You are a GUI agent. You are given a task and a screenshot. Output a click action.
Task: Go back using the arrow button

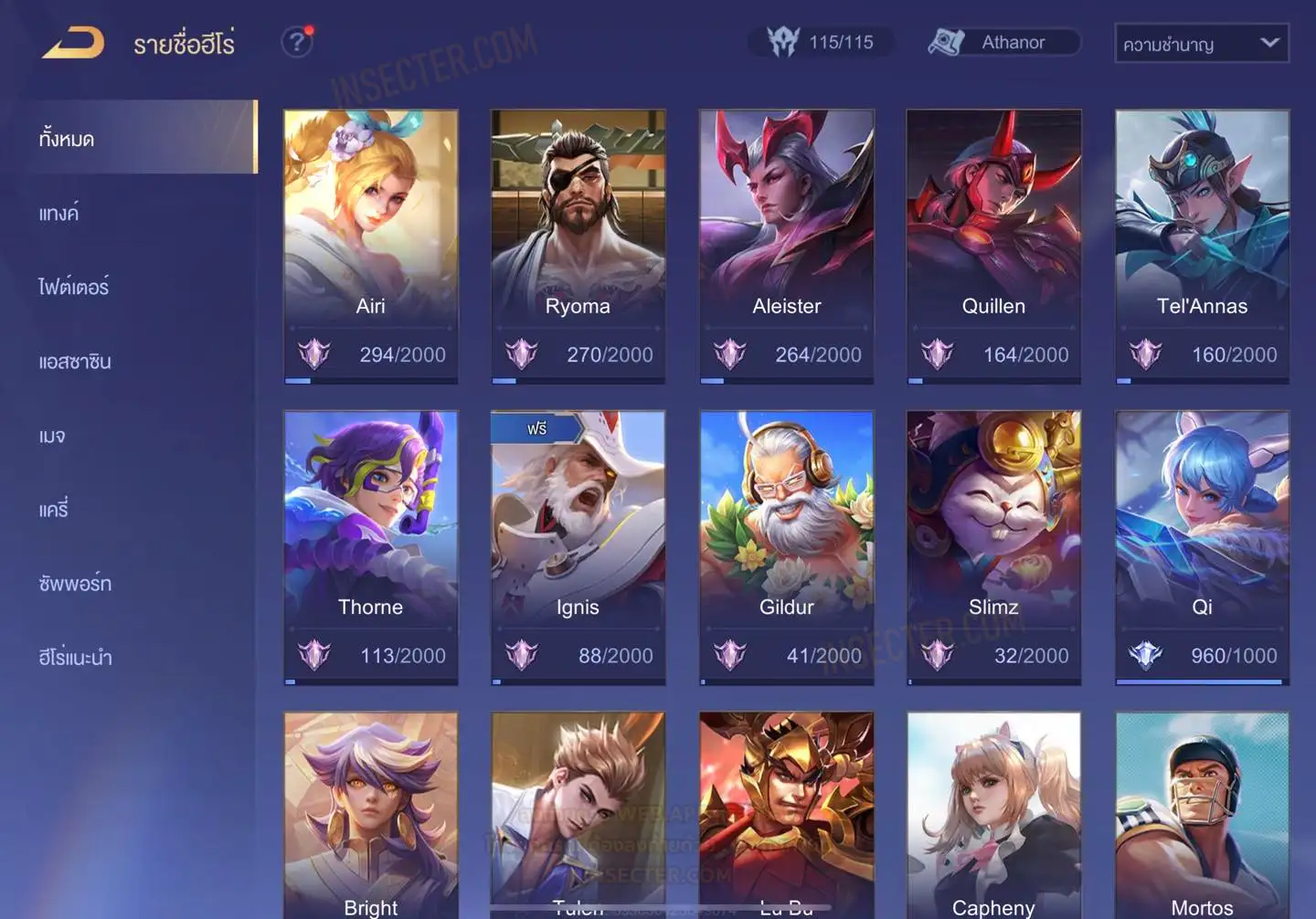pyautogui.click(x=73, y=43)
